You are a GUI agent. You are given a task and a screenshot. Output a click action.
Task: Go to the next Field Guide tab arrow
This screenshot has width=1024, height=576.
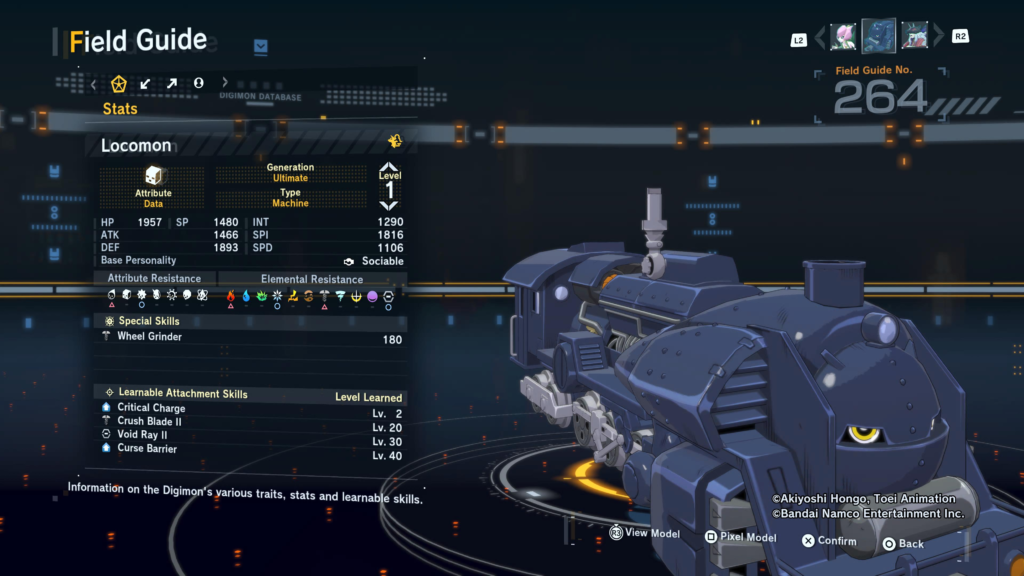(225, 83)
